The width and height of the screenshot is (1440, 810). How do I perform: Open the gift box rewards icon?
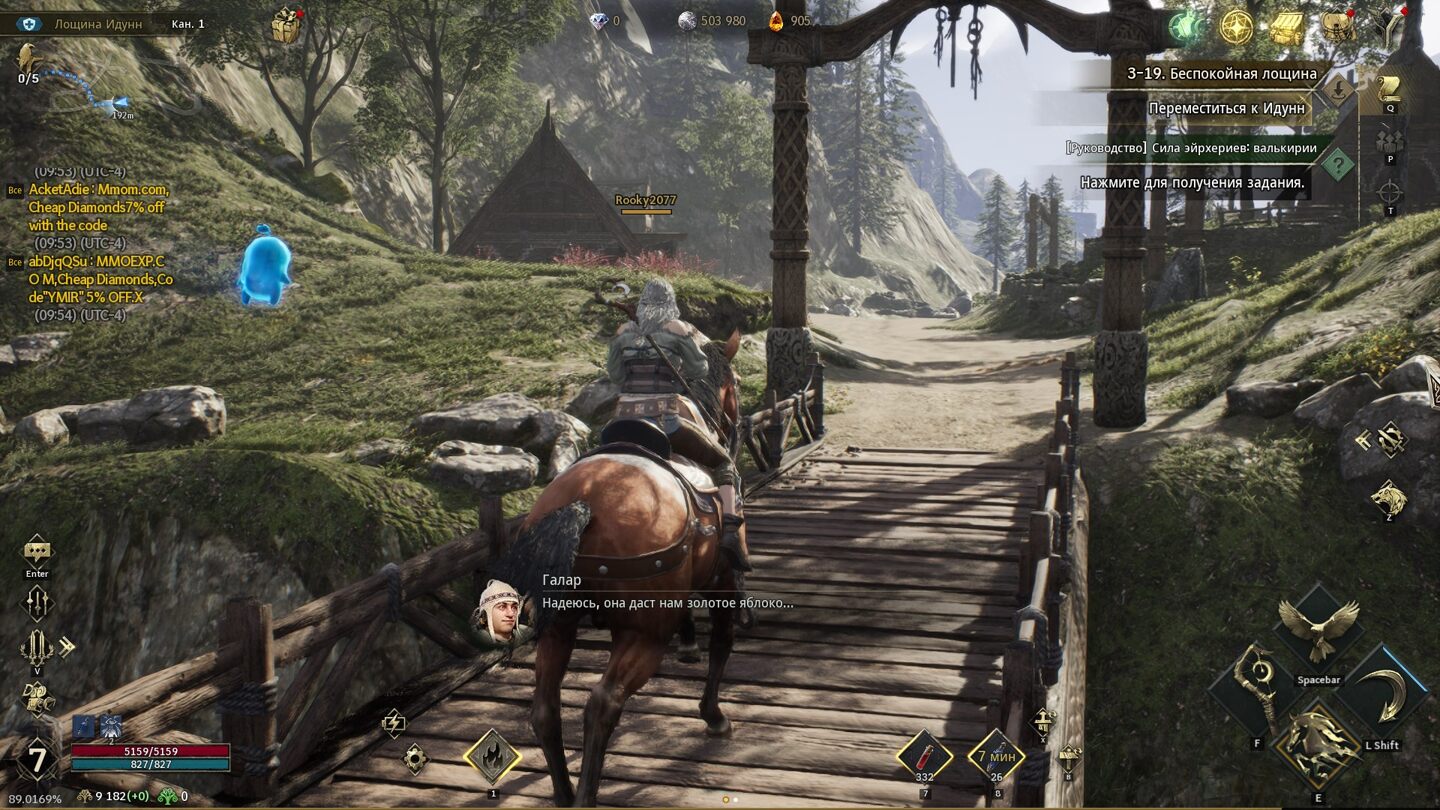click(286, 25)
